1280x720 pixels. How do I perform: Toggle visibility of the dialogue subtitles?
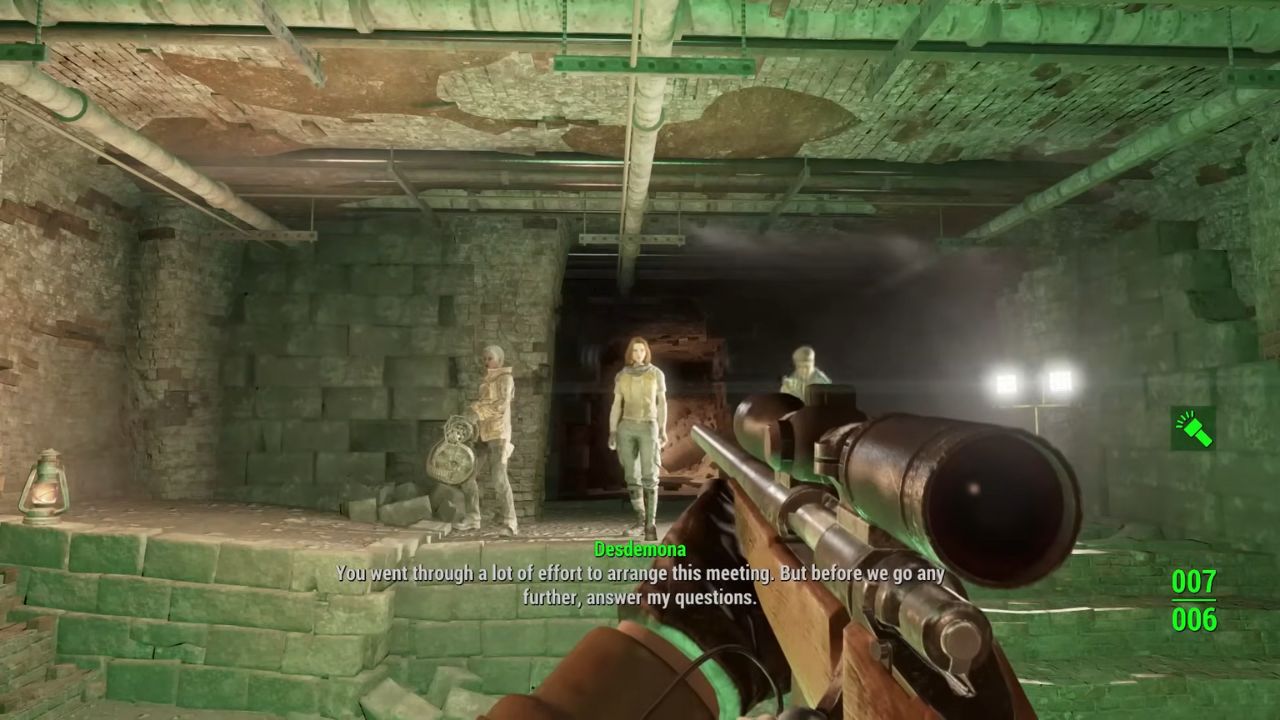click(640, 585)
